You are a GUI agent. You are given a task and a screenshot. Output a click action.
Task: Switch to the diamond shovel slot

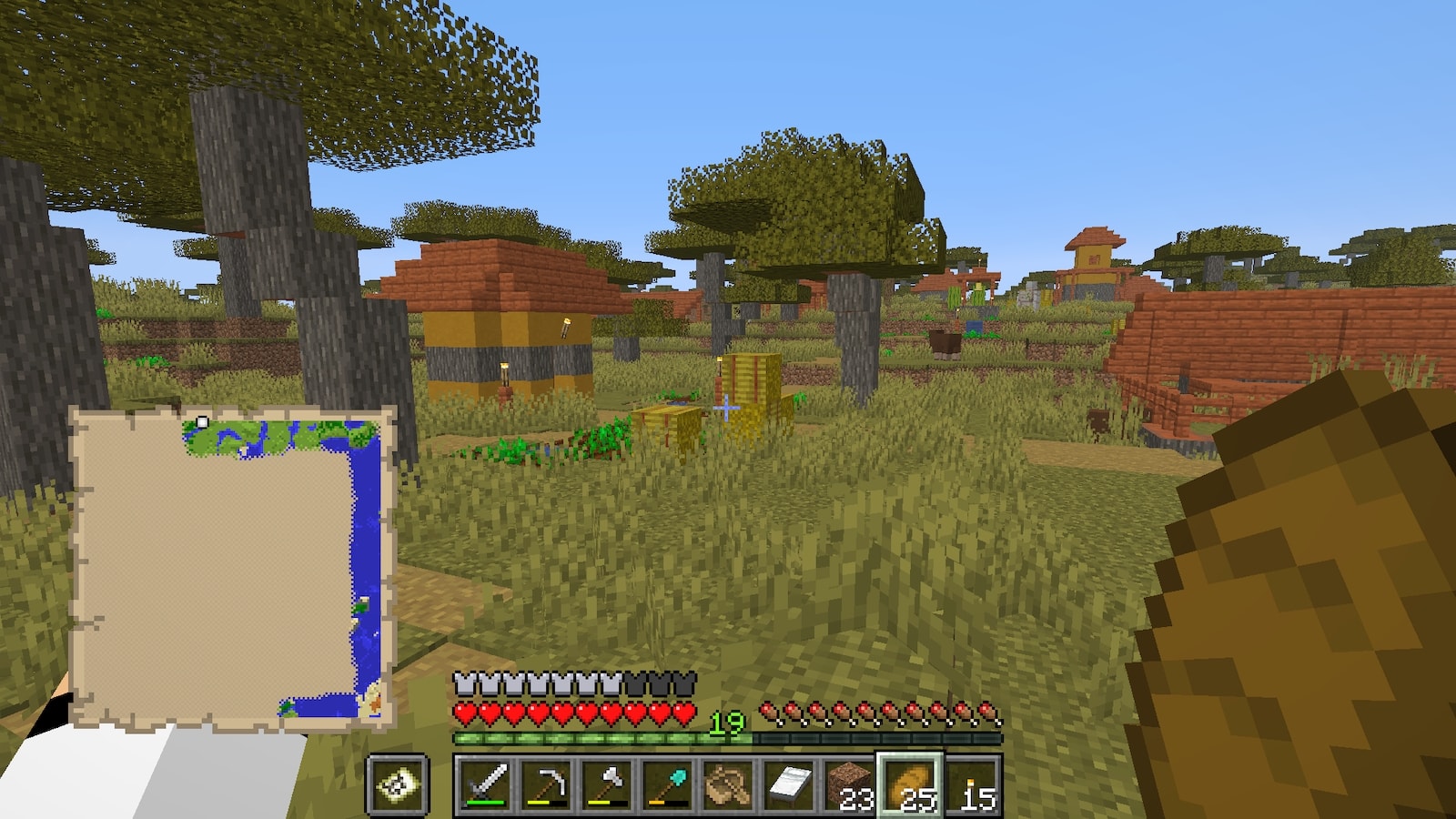pyautogui.click(x=668, y=784)
